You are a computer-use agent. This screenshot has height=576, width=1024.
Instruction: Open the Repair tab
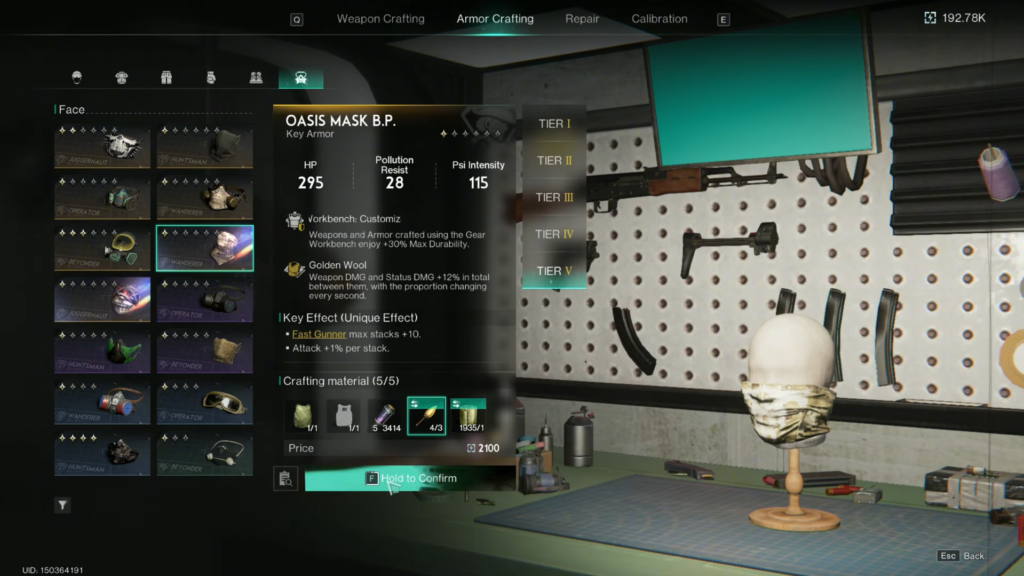(x=582, y=19)
